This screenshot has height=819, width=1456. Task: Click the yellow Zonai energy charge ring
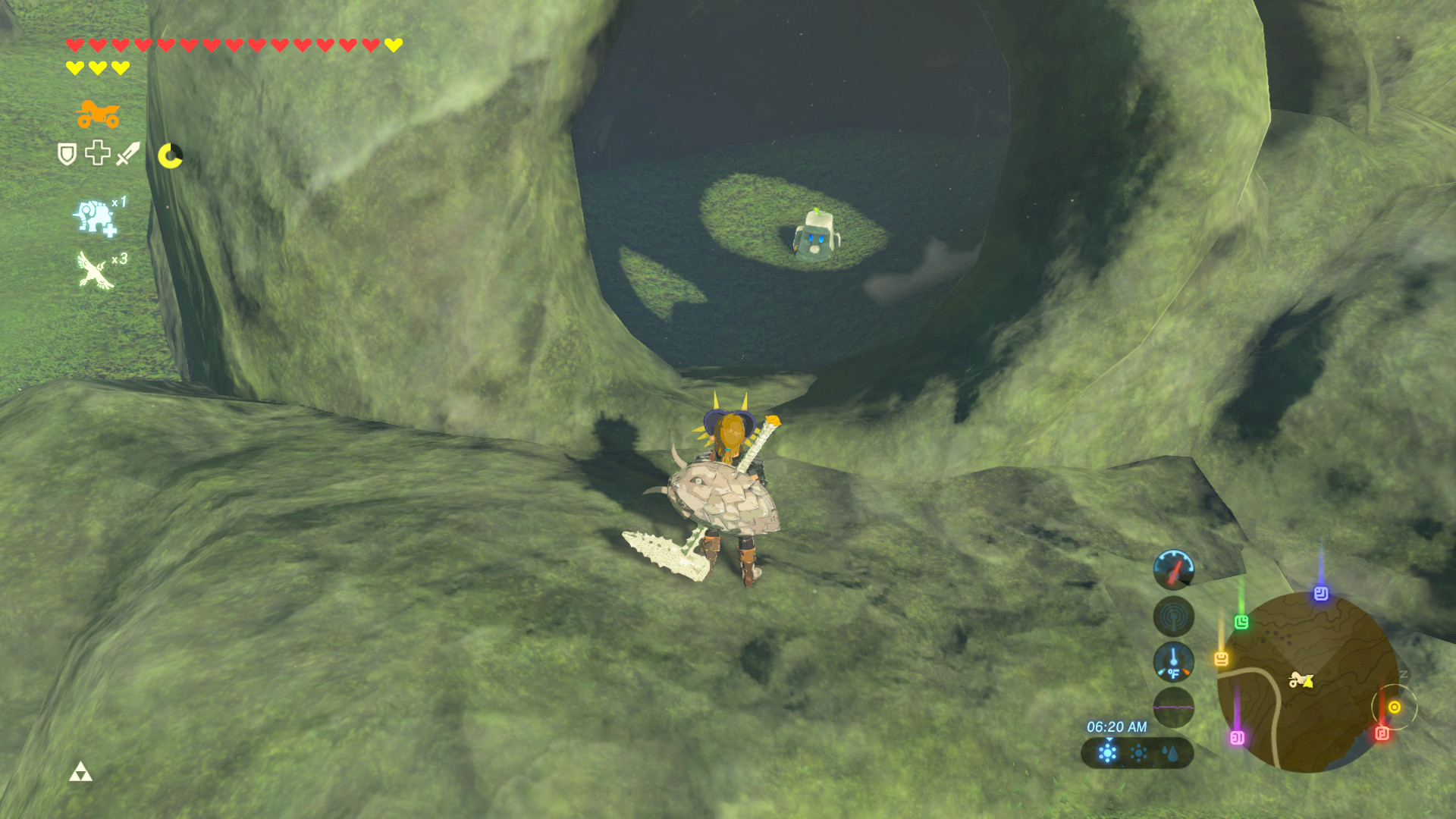tap(171, 155)
